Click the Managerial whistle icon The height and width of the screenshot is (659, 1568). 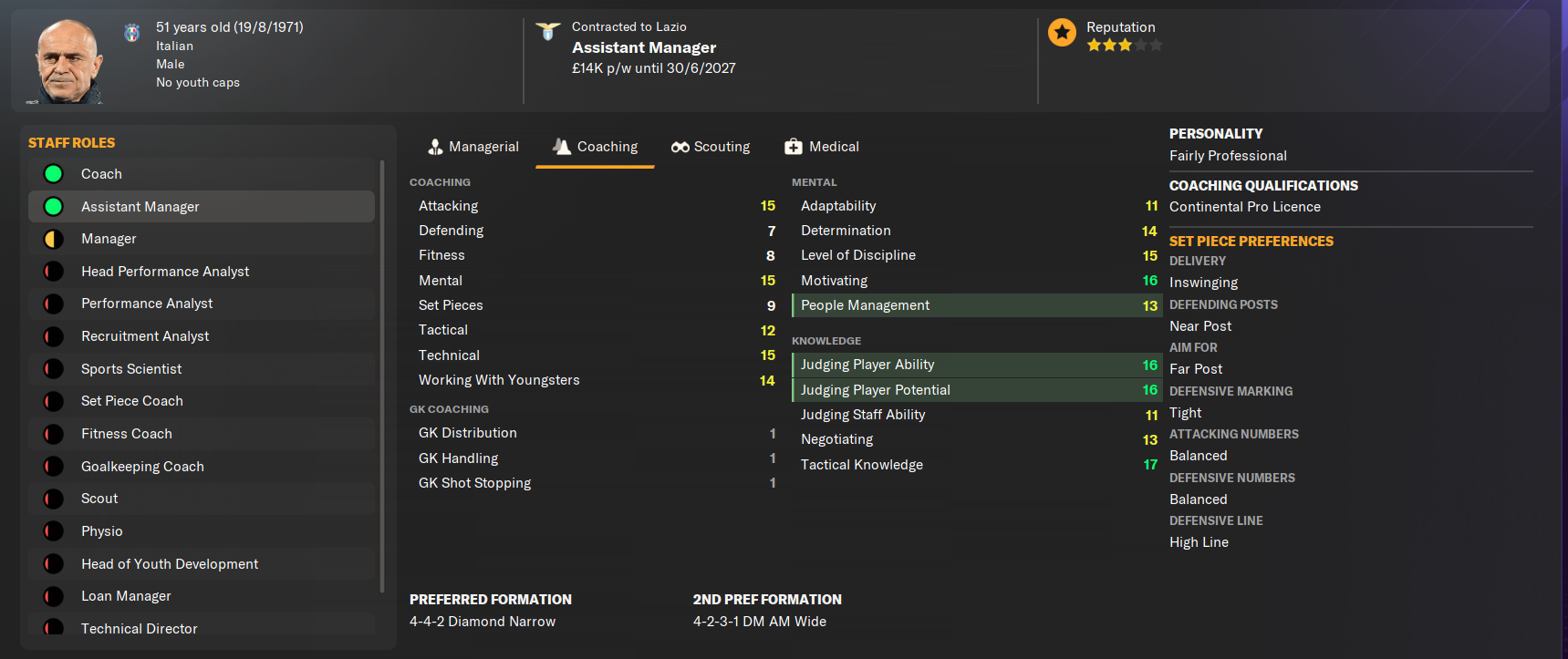(434, 146)
